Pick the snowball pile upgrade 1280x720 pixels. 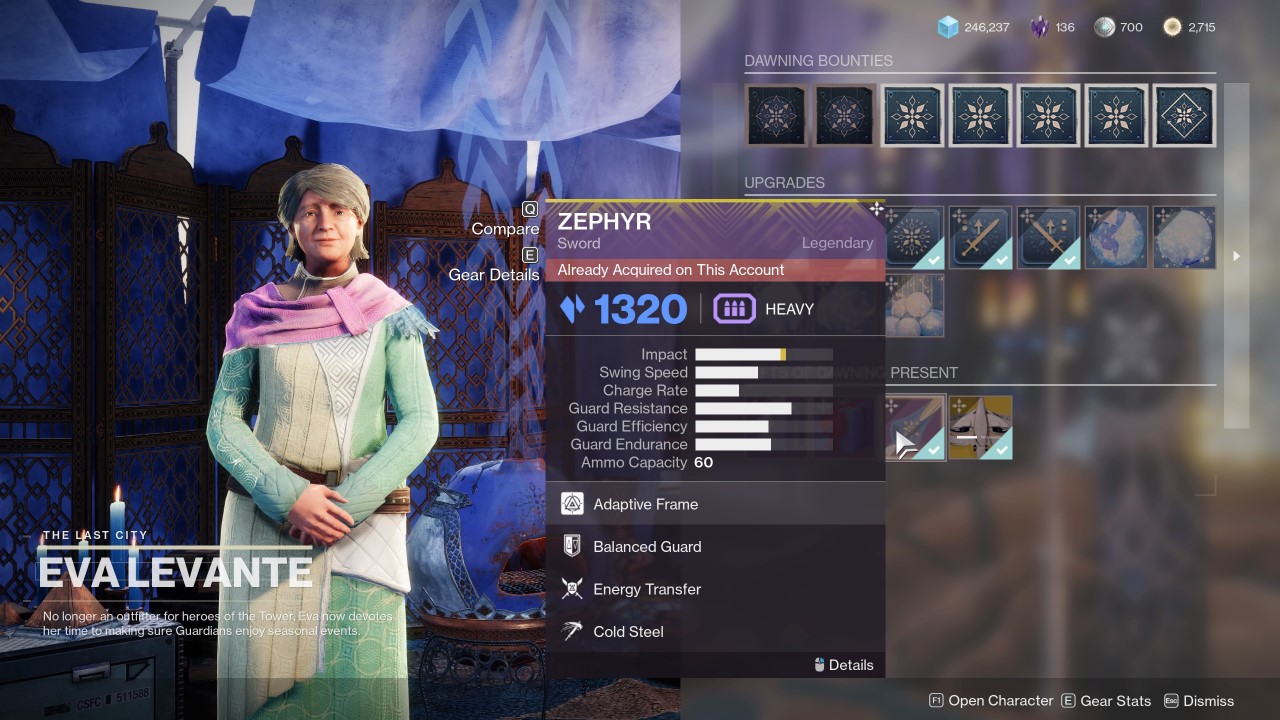point(914,305)
